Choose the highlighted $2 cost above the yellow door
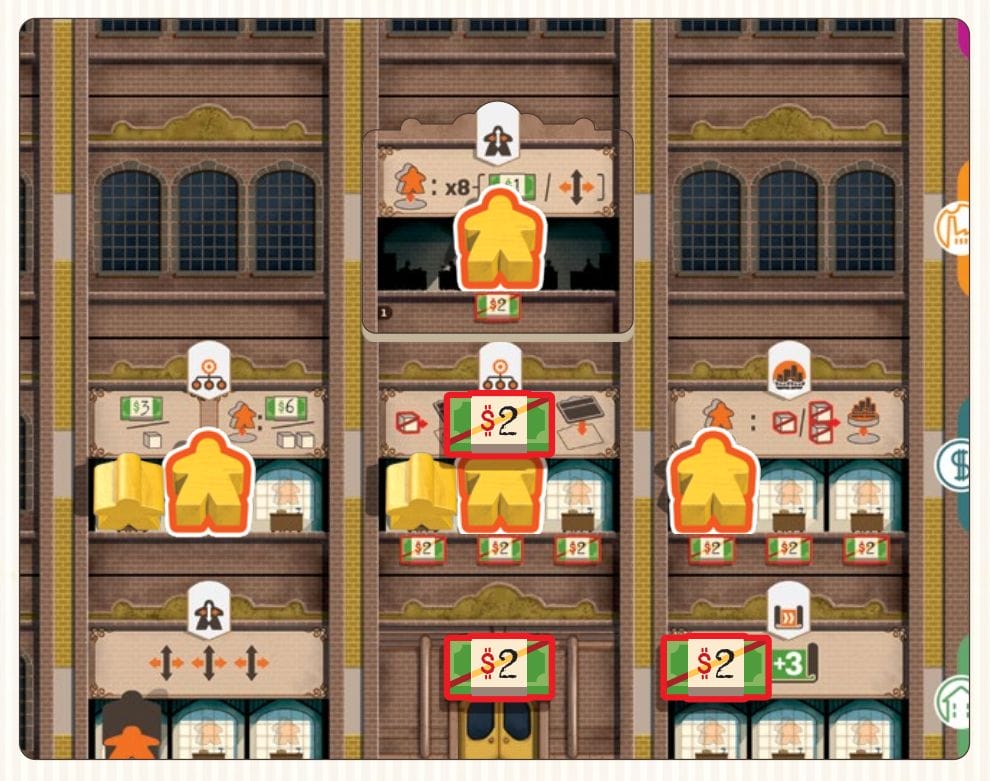Viewport: 990px width, 781px height. [x=499, y=665]
